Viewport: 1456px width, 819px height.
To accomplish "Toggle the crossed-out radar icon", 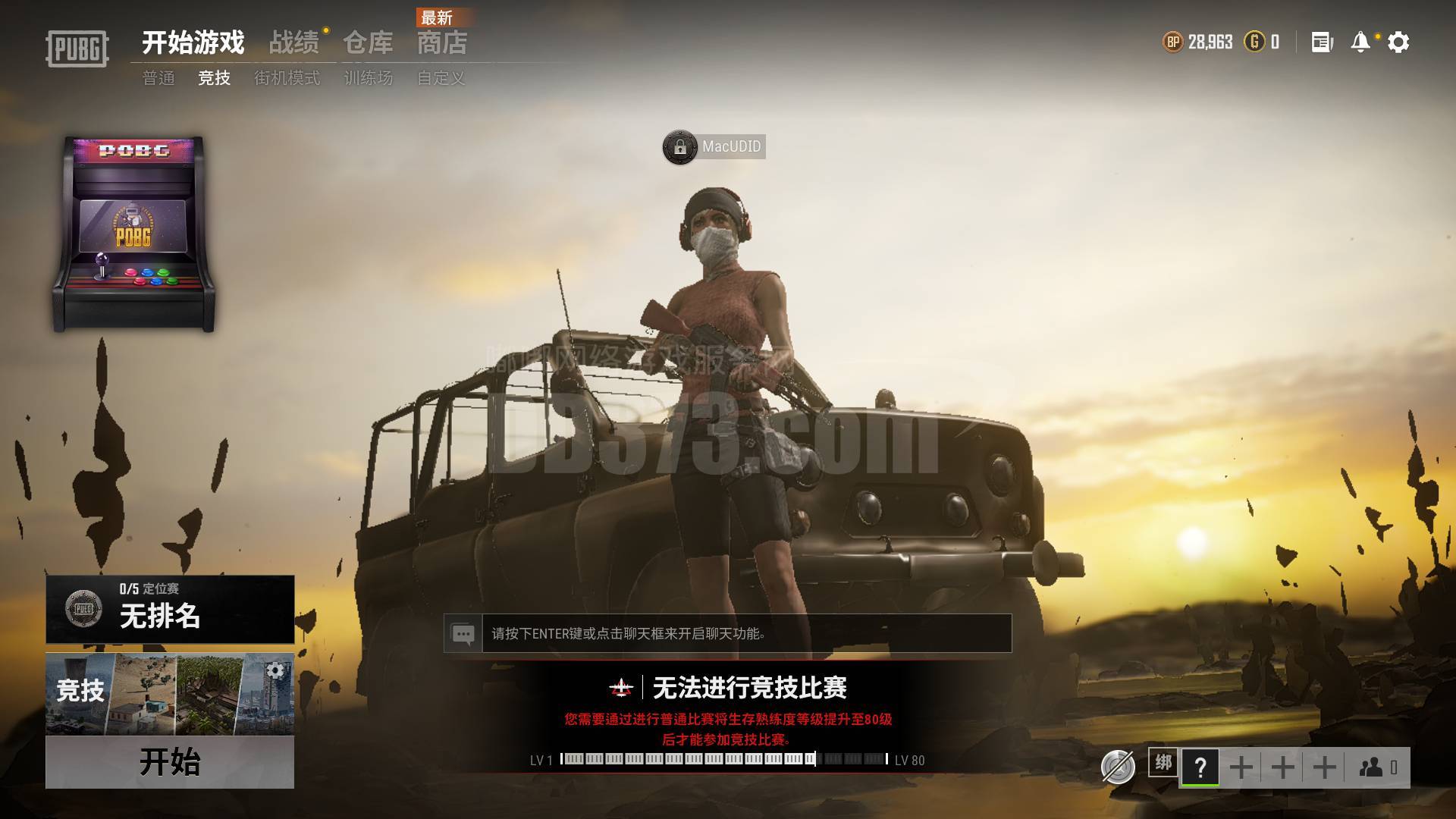I will [x=1118, y=767].
